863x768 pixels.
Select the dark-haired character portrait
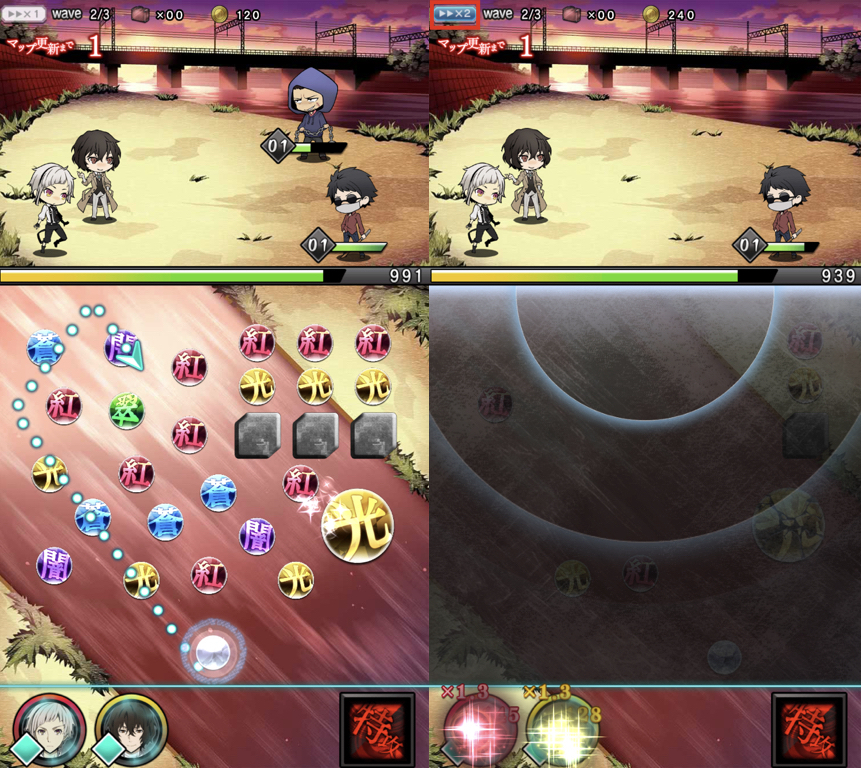point(130,727)
